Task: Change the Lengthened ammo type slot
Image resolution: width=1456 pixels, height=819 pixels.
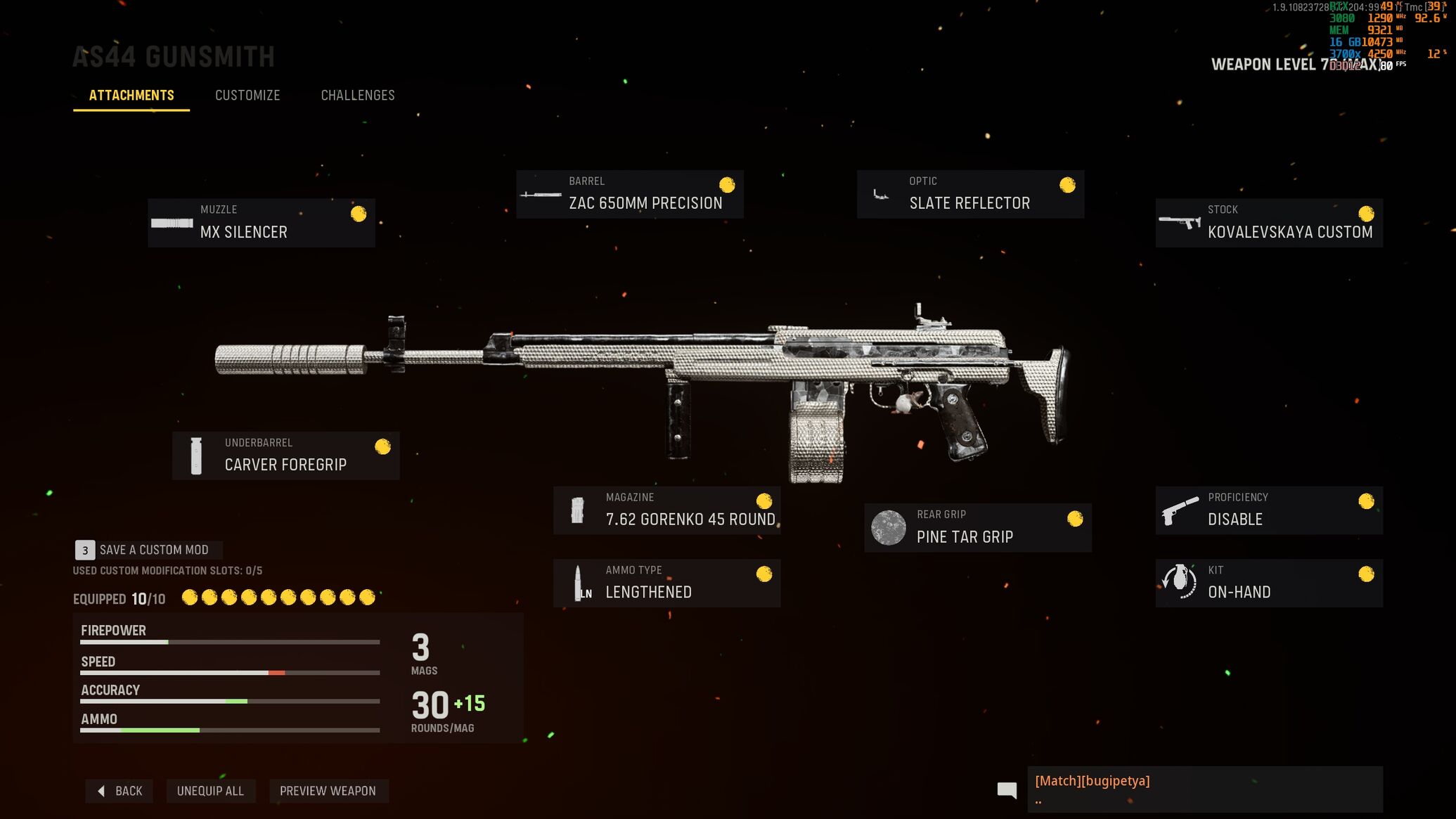Action: [666, 583]
